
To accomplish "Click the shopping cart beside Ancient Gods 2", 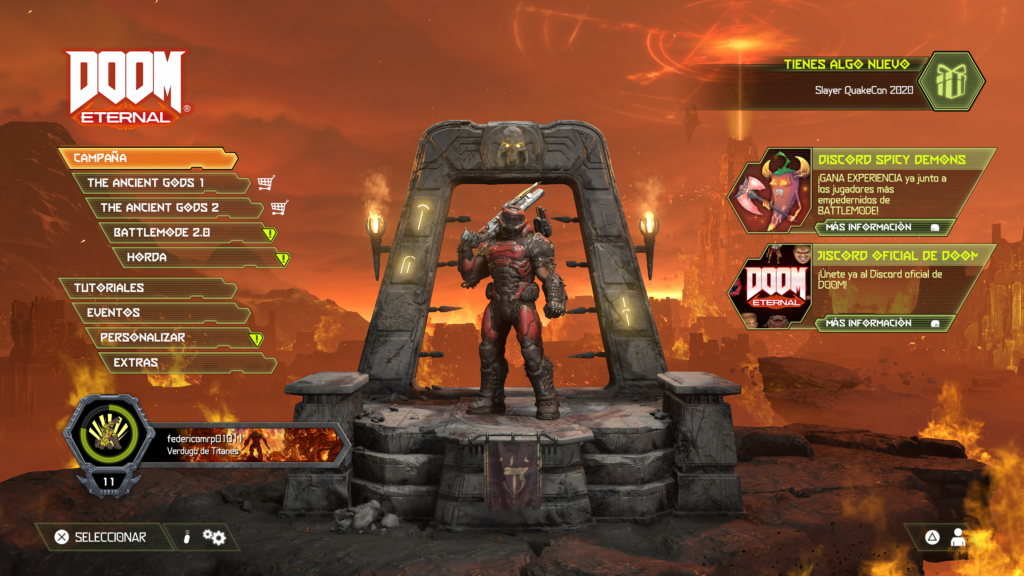I will point(279,208).
